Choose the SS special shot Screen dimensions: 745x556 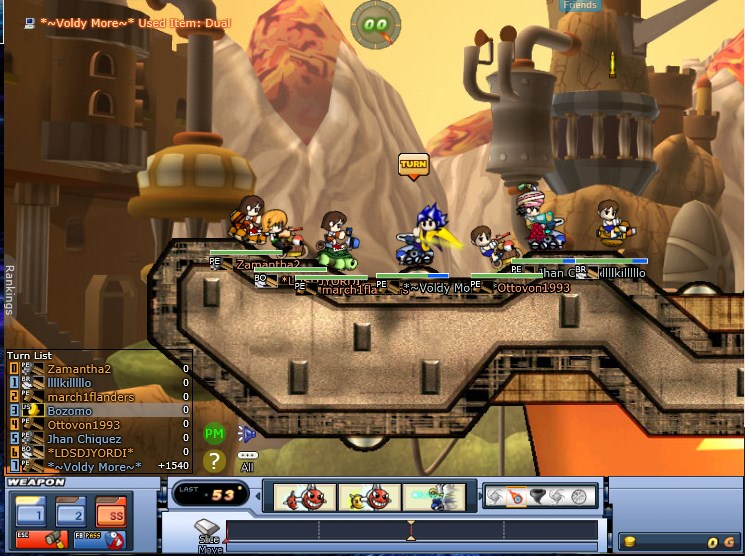tap(110, 515)
